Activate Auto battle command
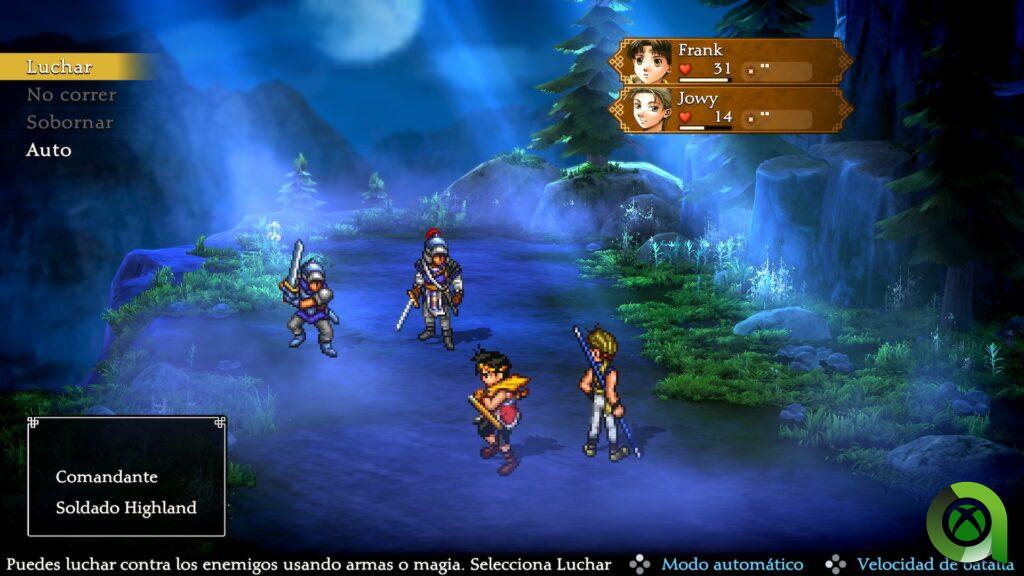 (49, 150)
